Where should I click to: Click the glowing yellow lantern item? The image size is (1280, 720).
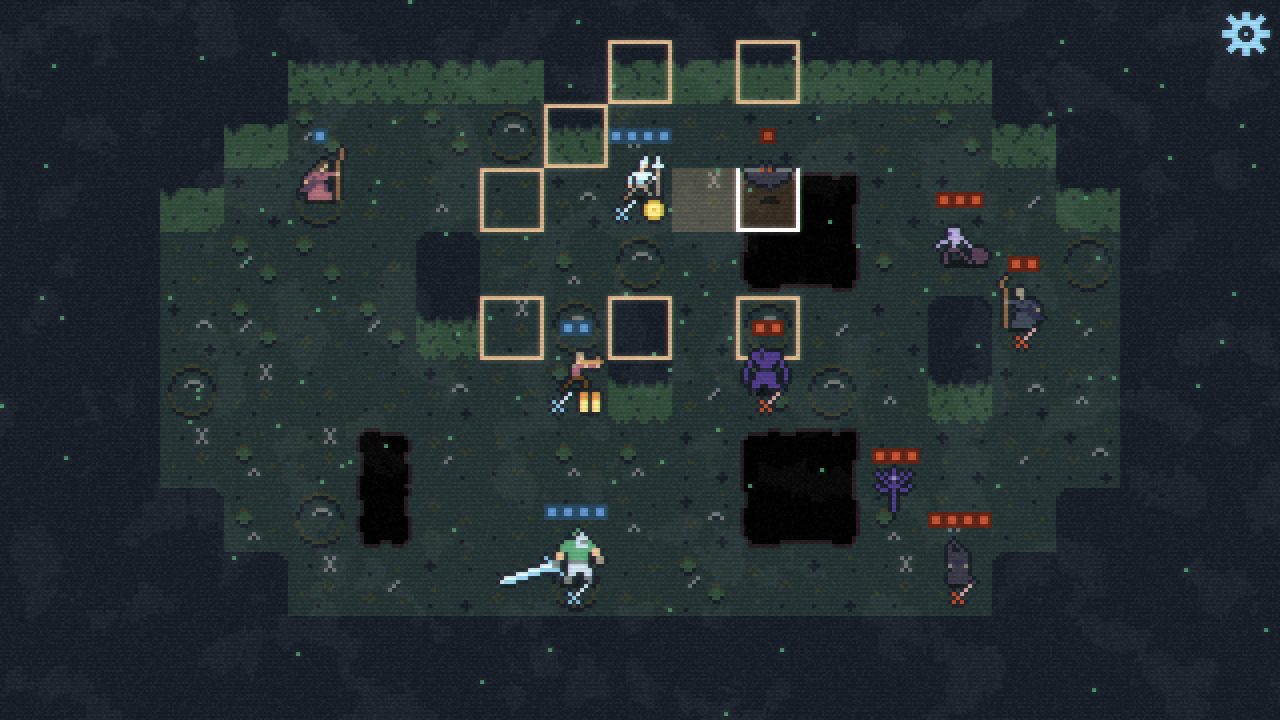tap(589, 400)
